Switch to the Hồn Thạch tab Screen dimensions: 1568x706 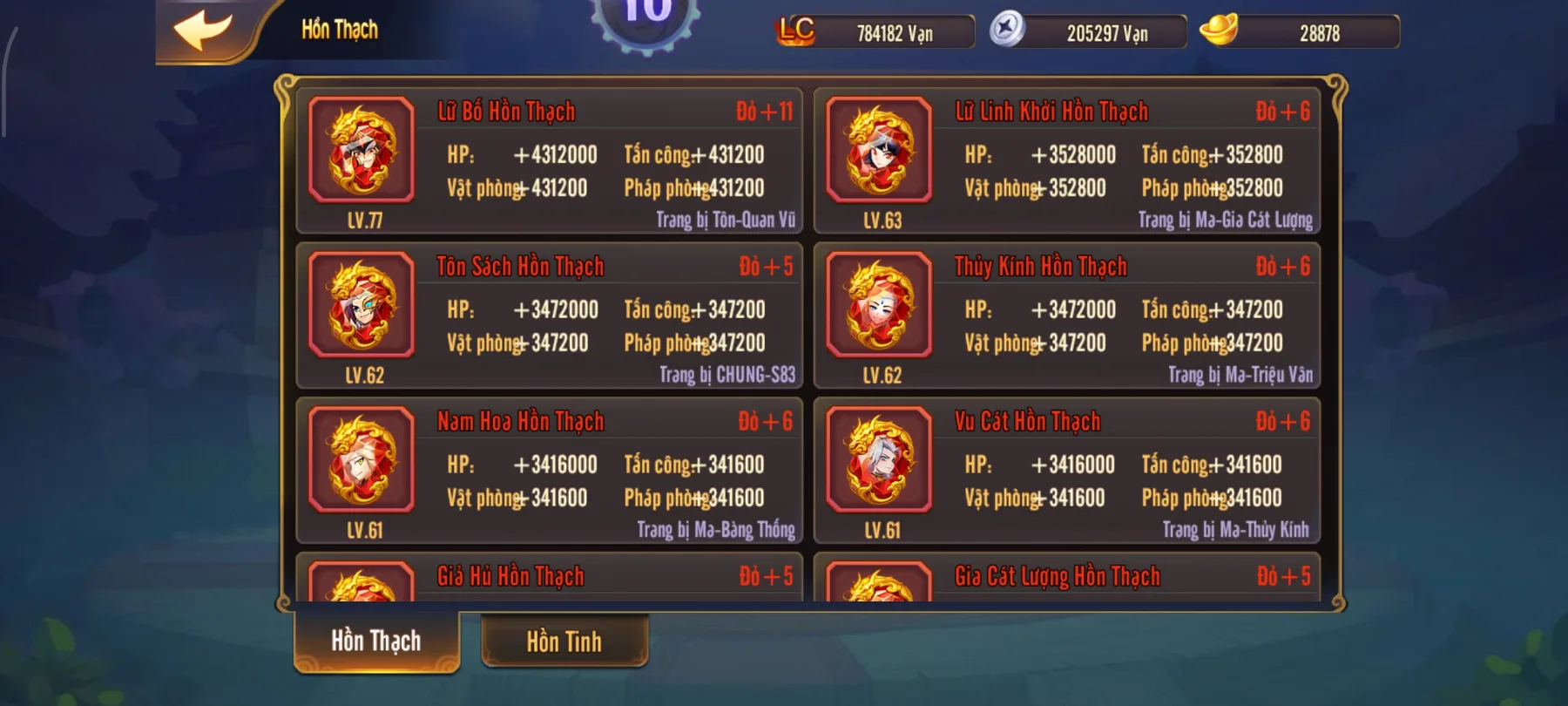click(x=376, y=640)
